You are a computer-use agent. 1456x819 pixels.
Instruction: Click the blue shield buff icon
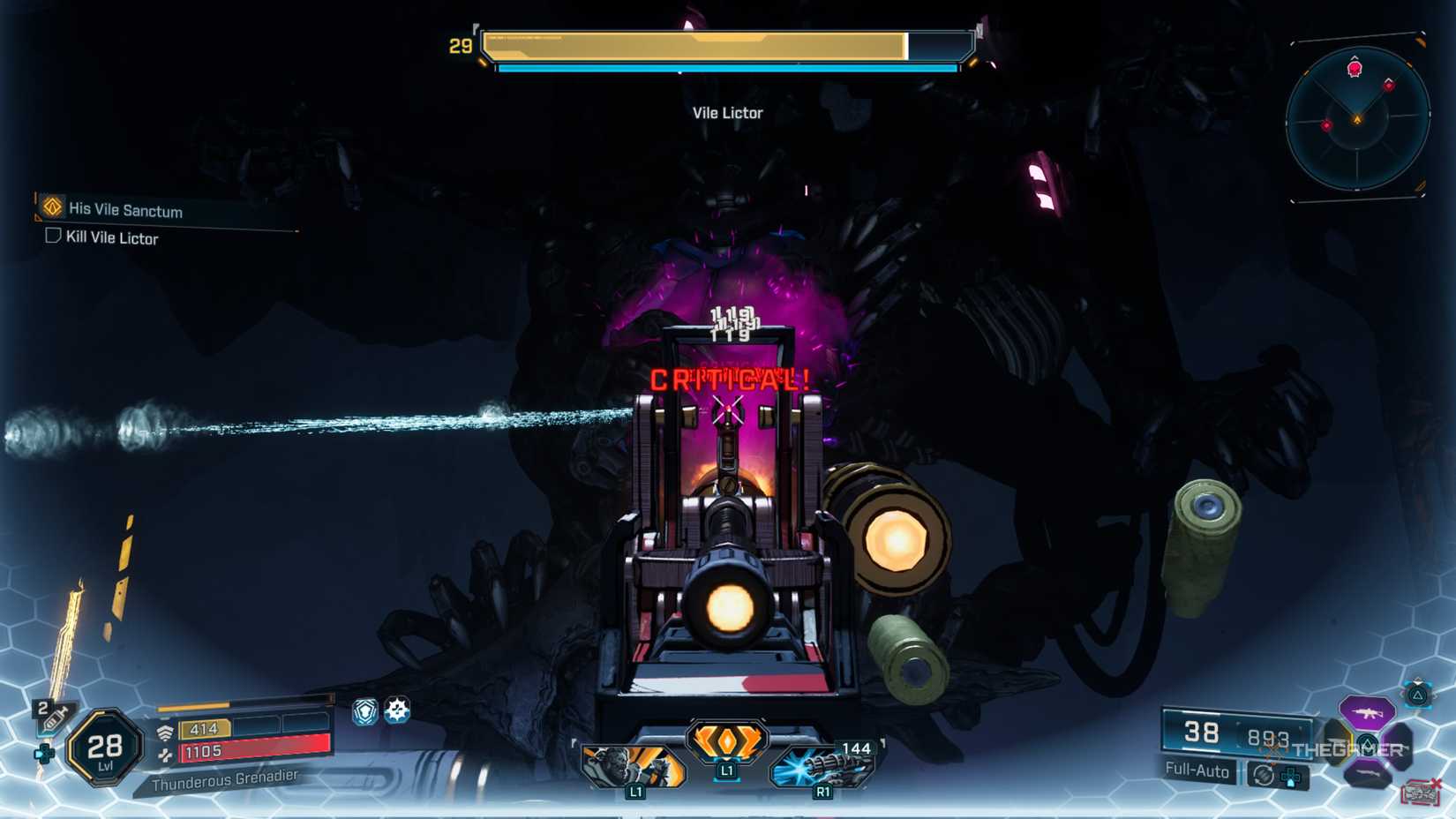[365, 710]
